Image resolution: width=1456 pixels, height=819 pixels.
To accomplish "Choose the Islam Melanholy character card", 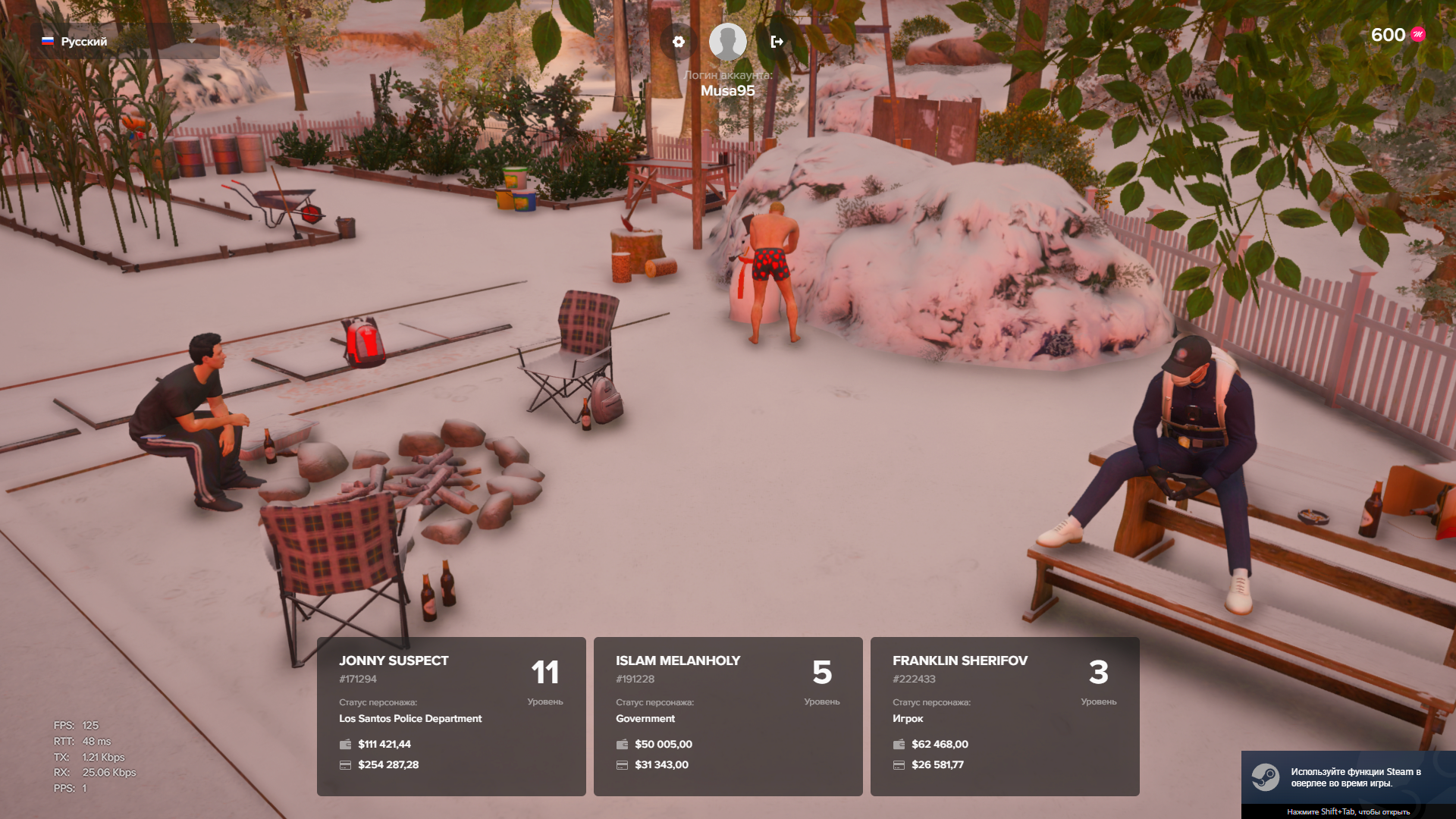I will pyautogui.click(x=728, y=716).
